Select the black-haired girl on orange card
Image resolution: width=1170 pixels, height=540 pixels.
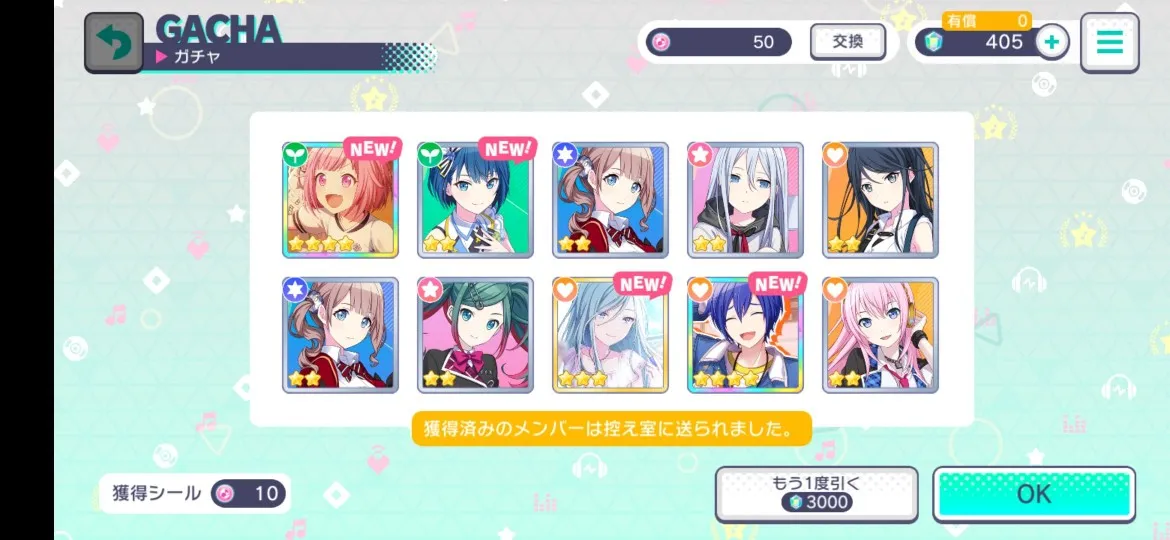880,200
